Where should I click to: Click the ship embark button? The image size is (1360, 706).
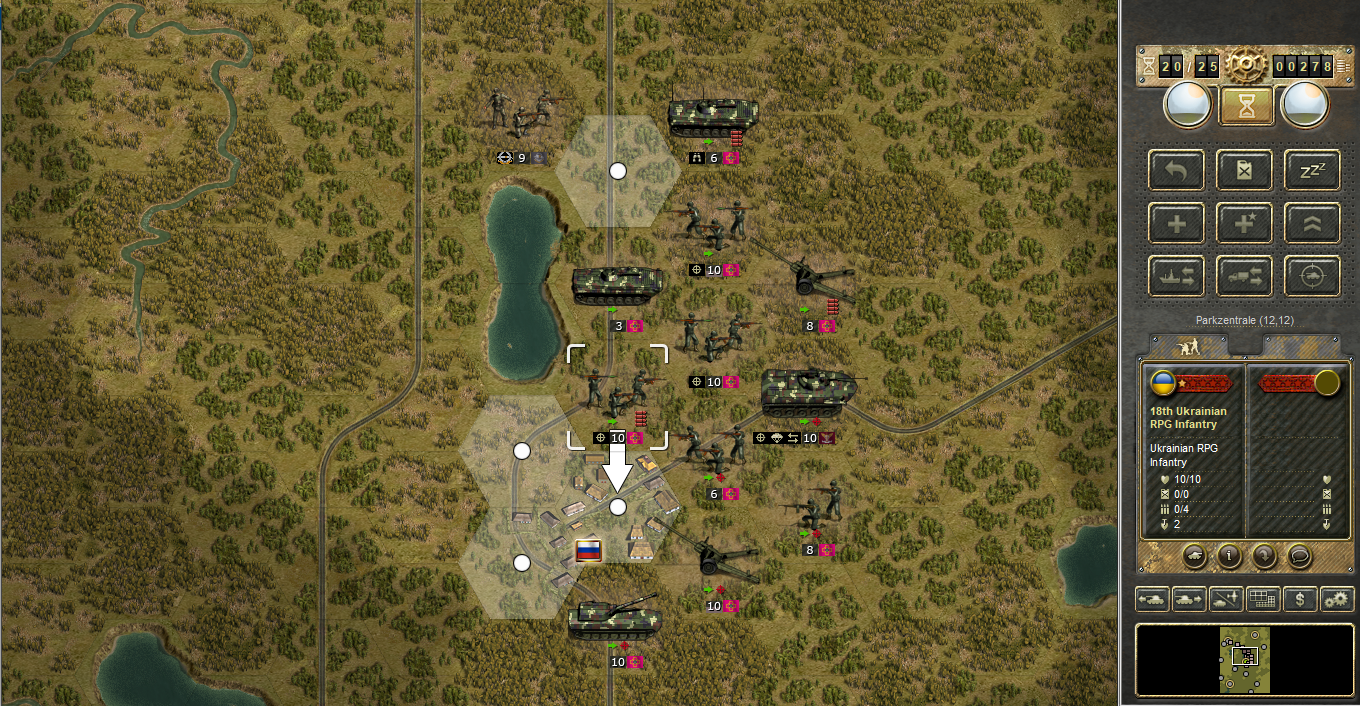point(1177,276)
